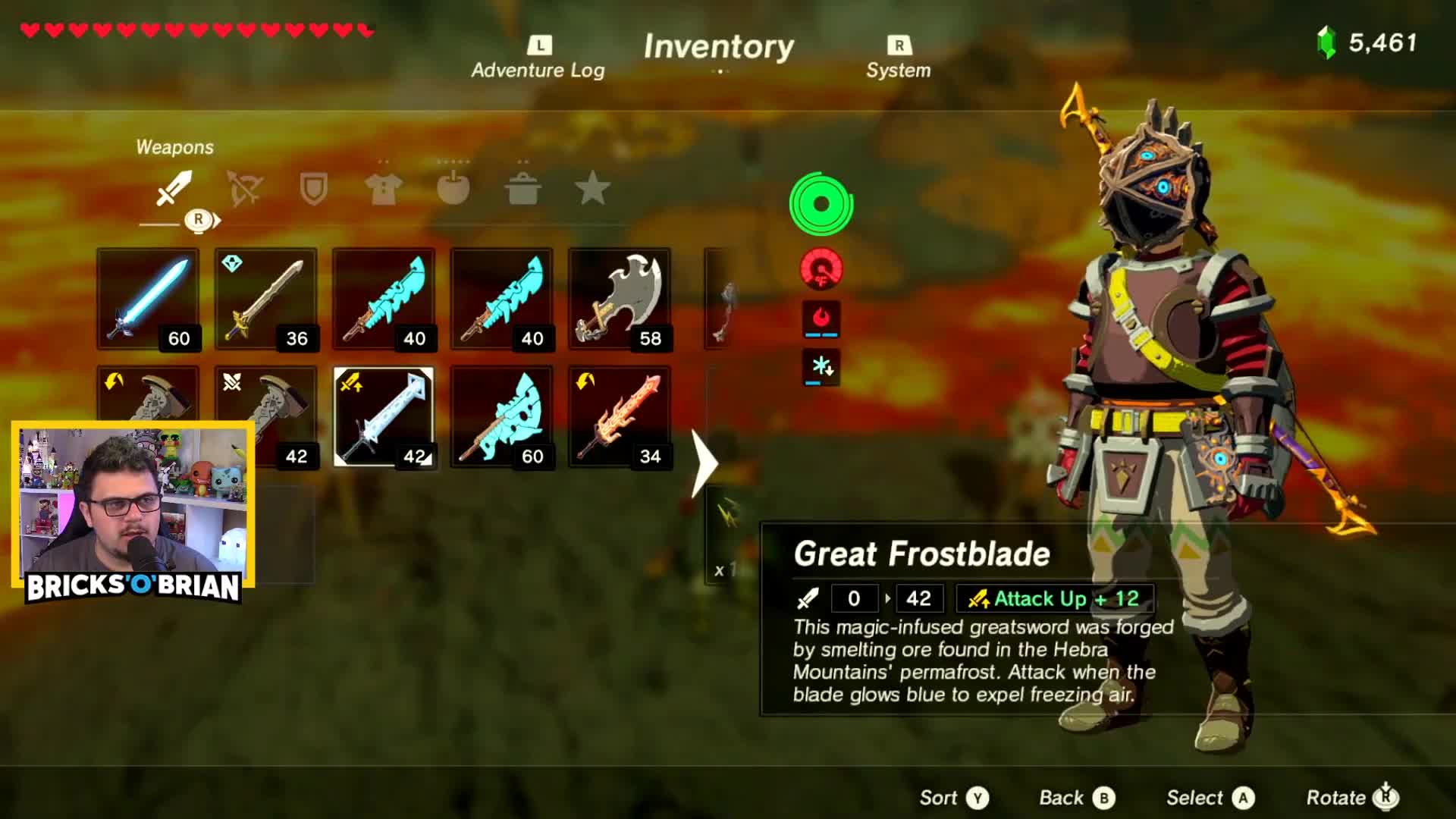Image resolution: width=1456 pixels, height=819 pixels.
Task: Switch to the Inventory tab
Action: click(x=719, y=47)
